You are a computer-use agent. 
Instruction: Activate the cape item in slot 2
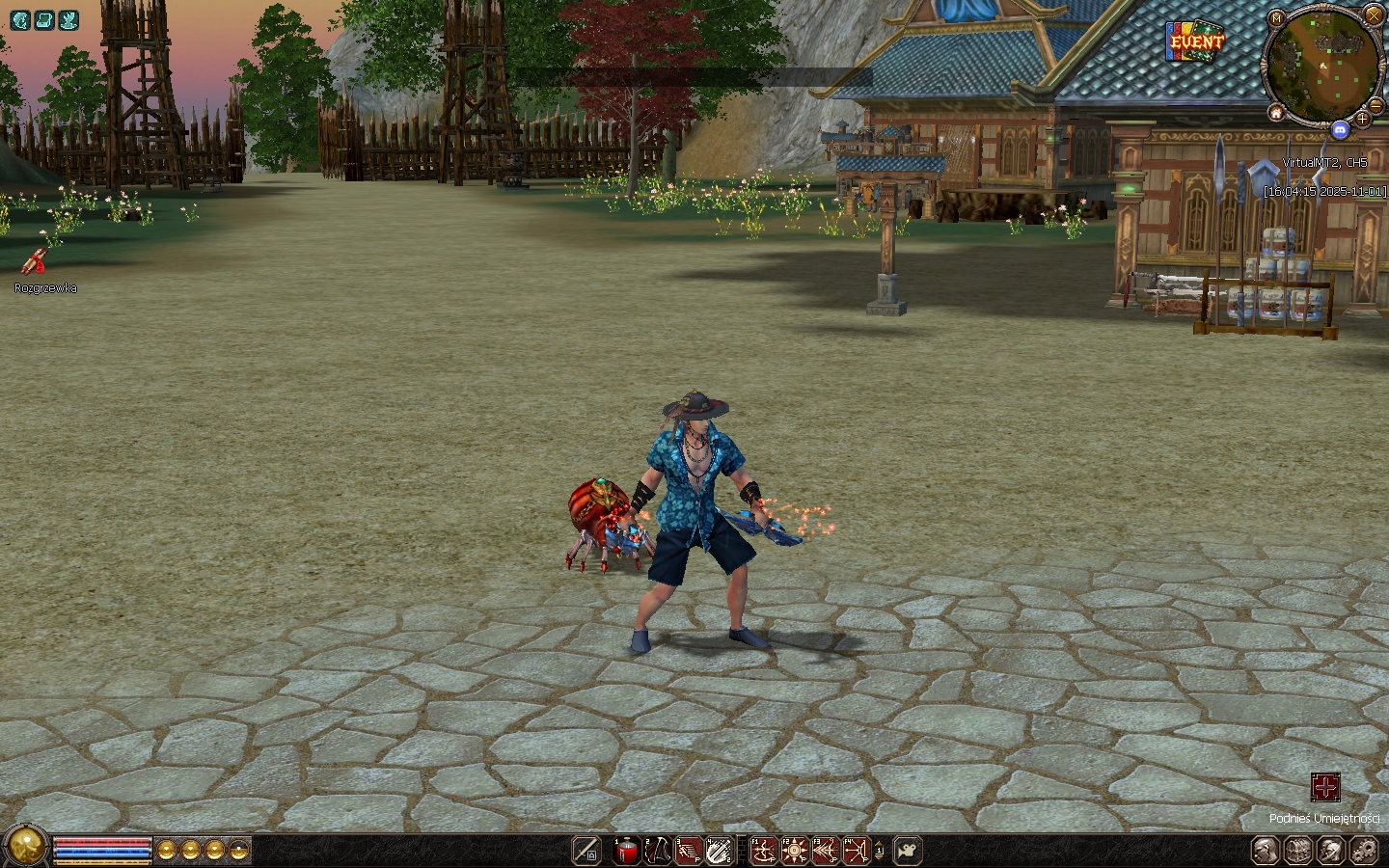click(658, 851)
